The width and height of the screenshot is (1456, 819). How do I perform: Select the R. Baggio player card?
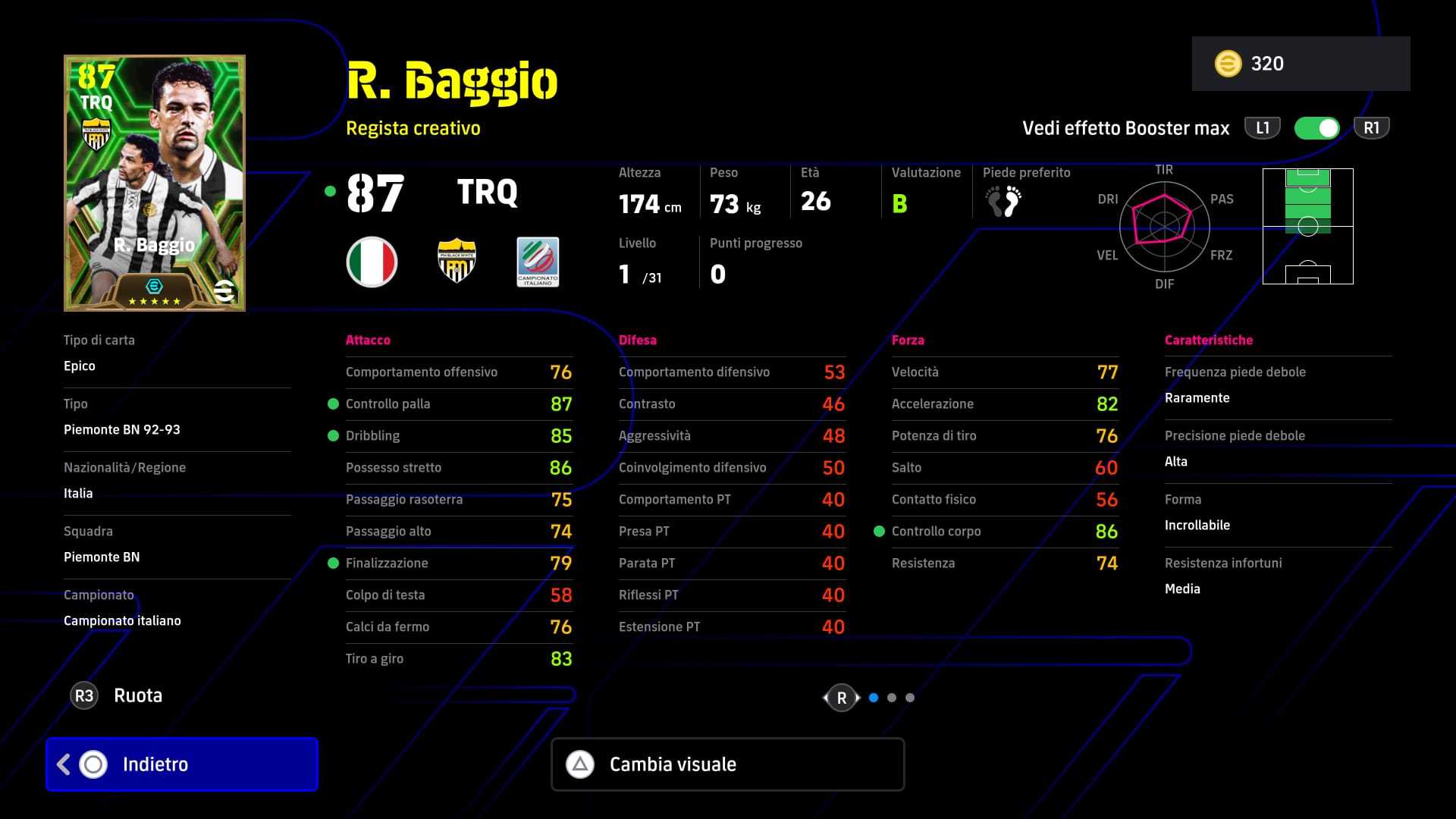[x=155, y=183]
